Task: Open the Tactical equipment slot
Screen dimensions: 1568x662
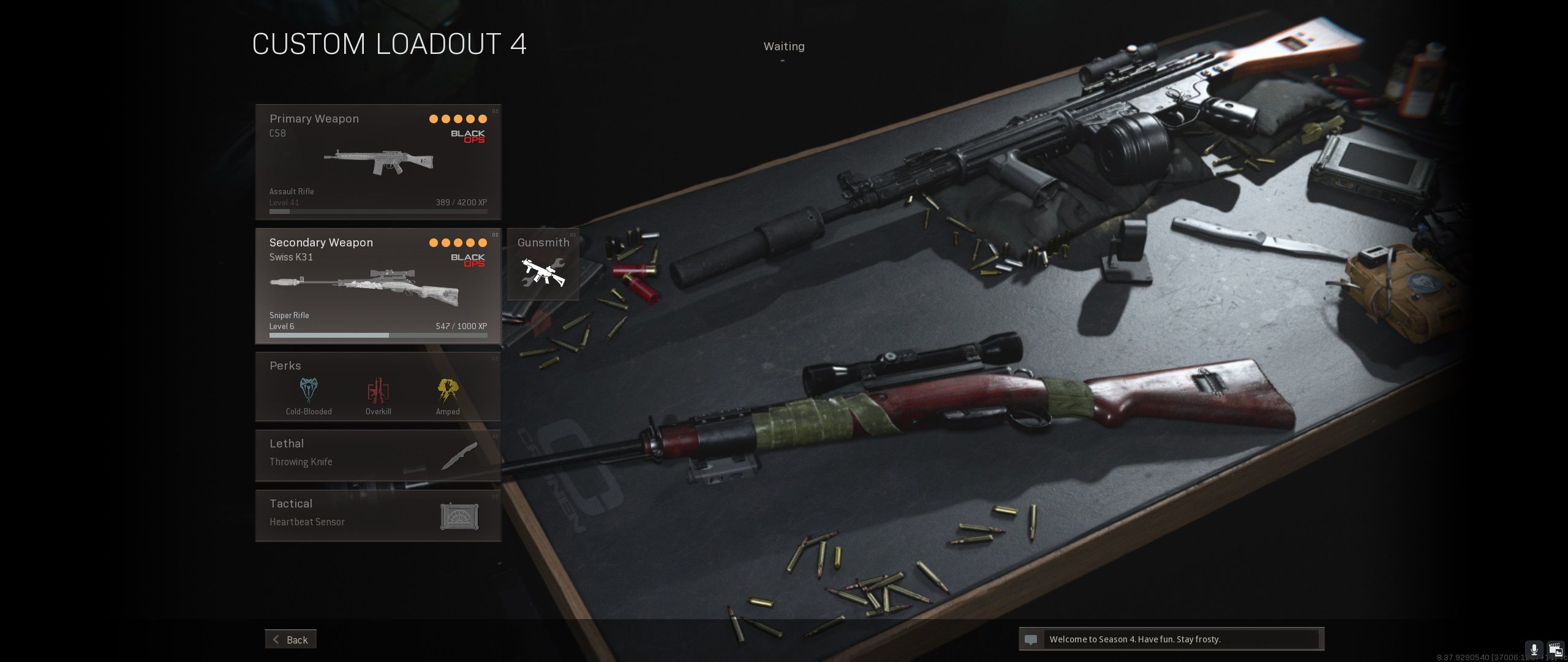Action: 378,515
